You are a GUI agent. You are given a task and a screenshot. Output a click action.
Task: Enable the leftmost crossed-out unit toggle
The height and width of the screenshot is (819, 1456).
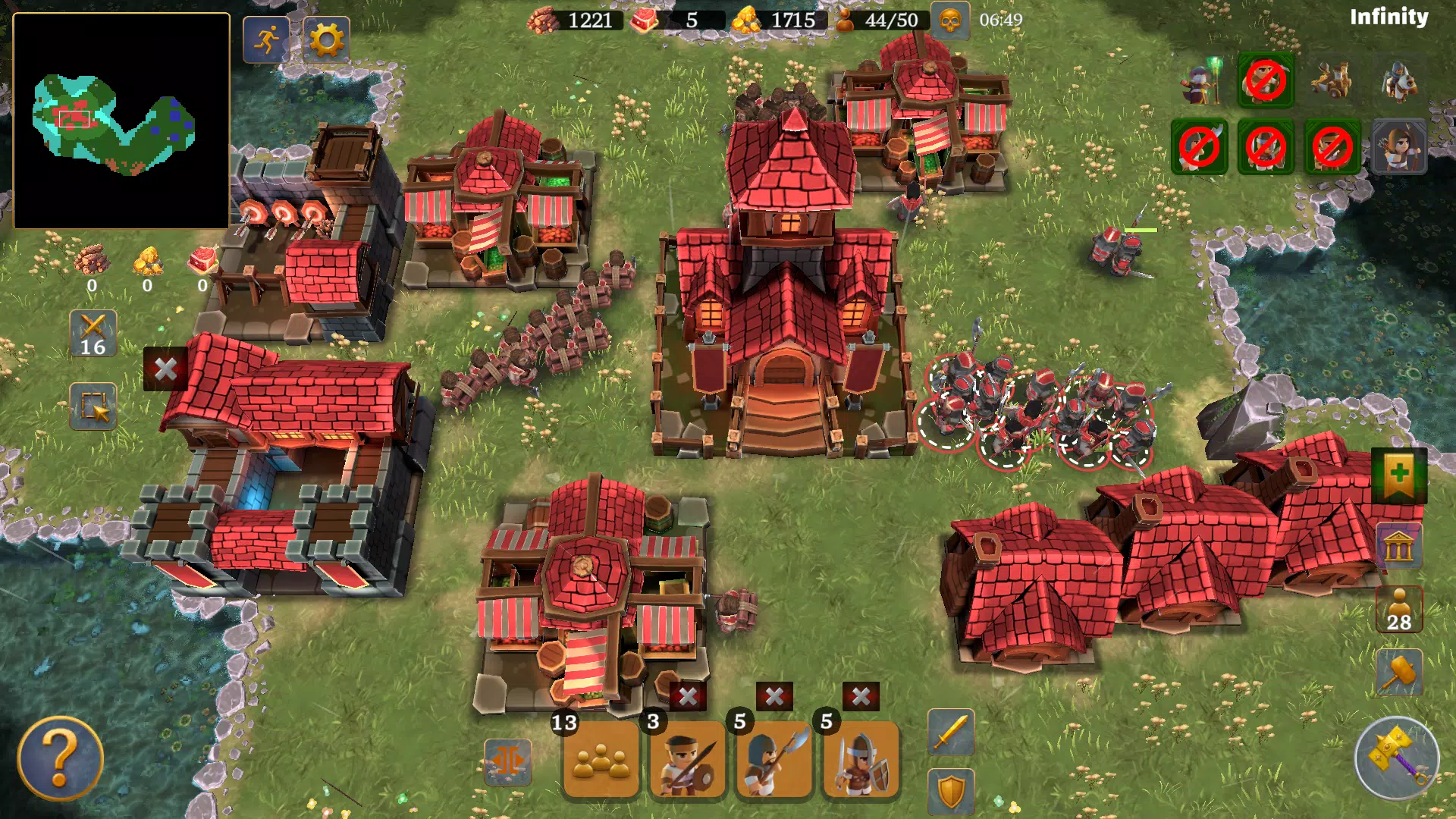tap(1200, 149)
